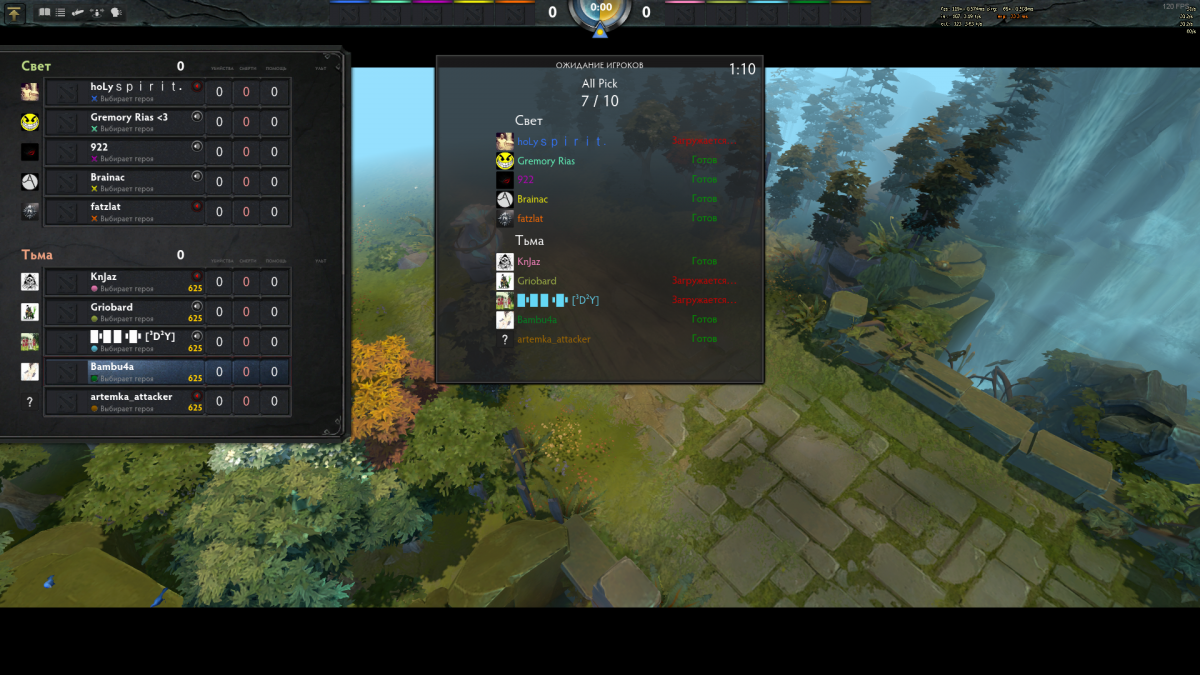Toggle voice for Gremory Rias <3
The width and height of the screenshot is (1200, 675).
coord(197,117)
